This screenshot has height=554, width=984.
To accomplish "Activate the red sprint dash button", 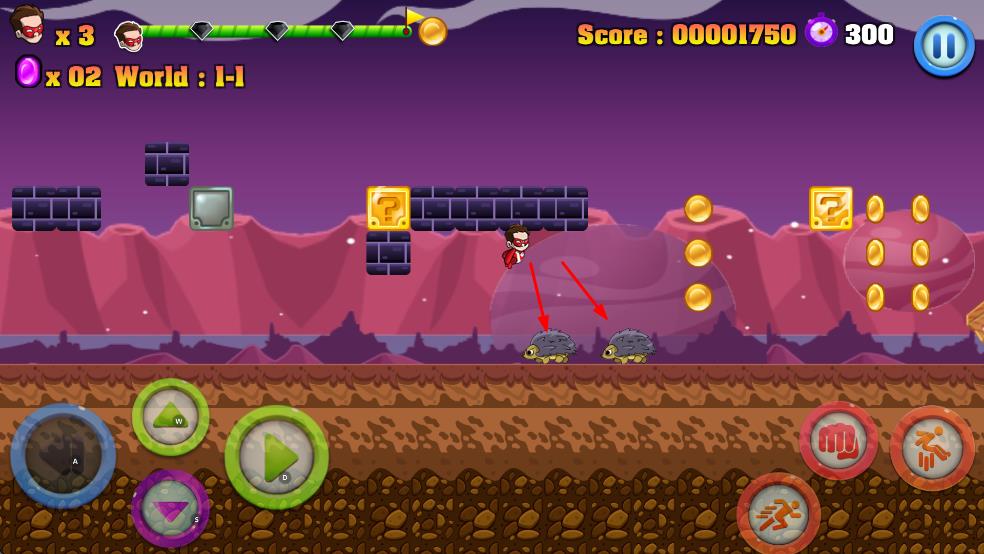I will tap(778, 514).
